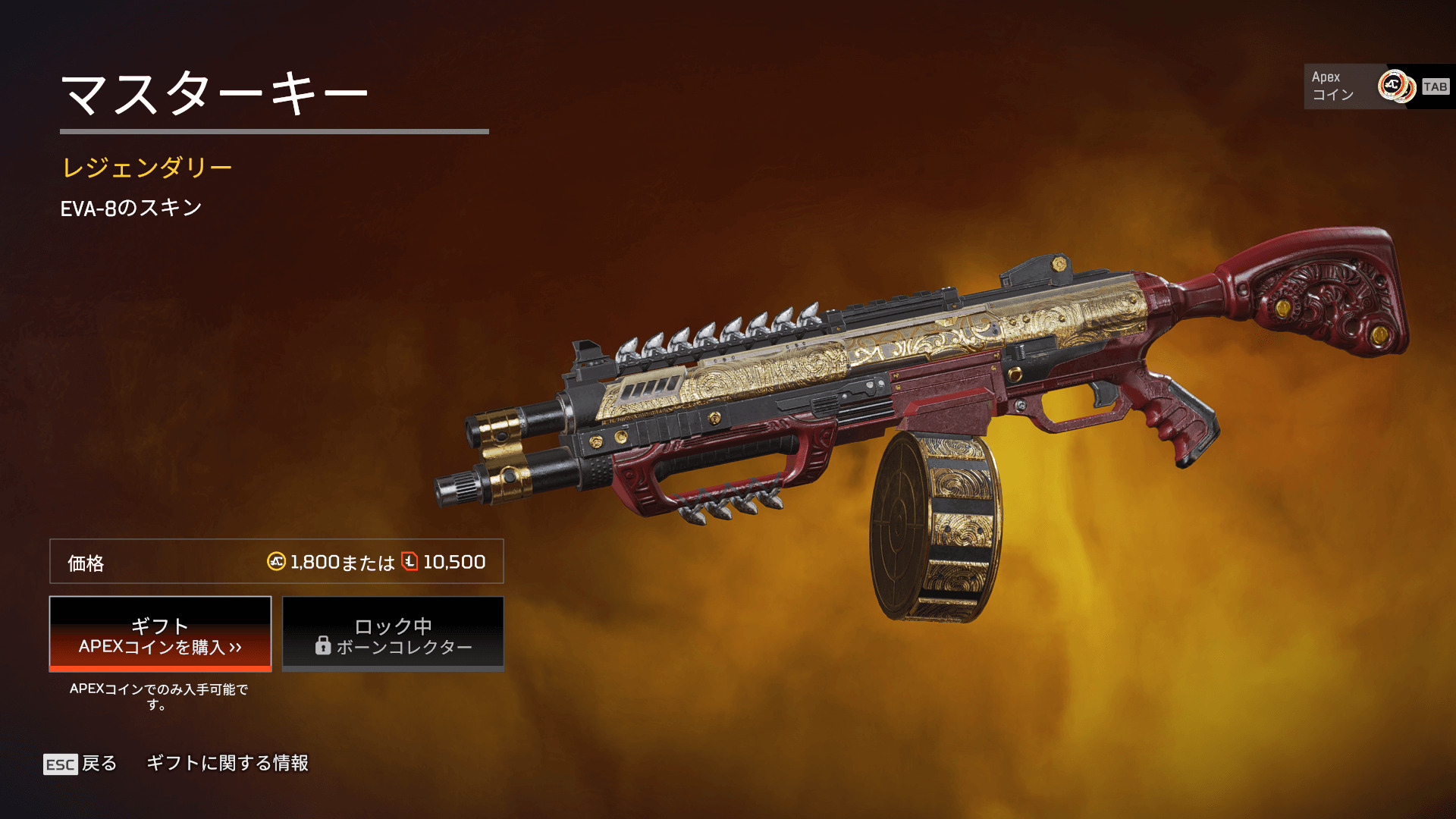Go back with the 戻る button
The image size is (1456, 819).
click(81, 764)
